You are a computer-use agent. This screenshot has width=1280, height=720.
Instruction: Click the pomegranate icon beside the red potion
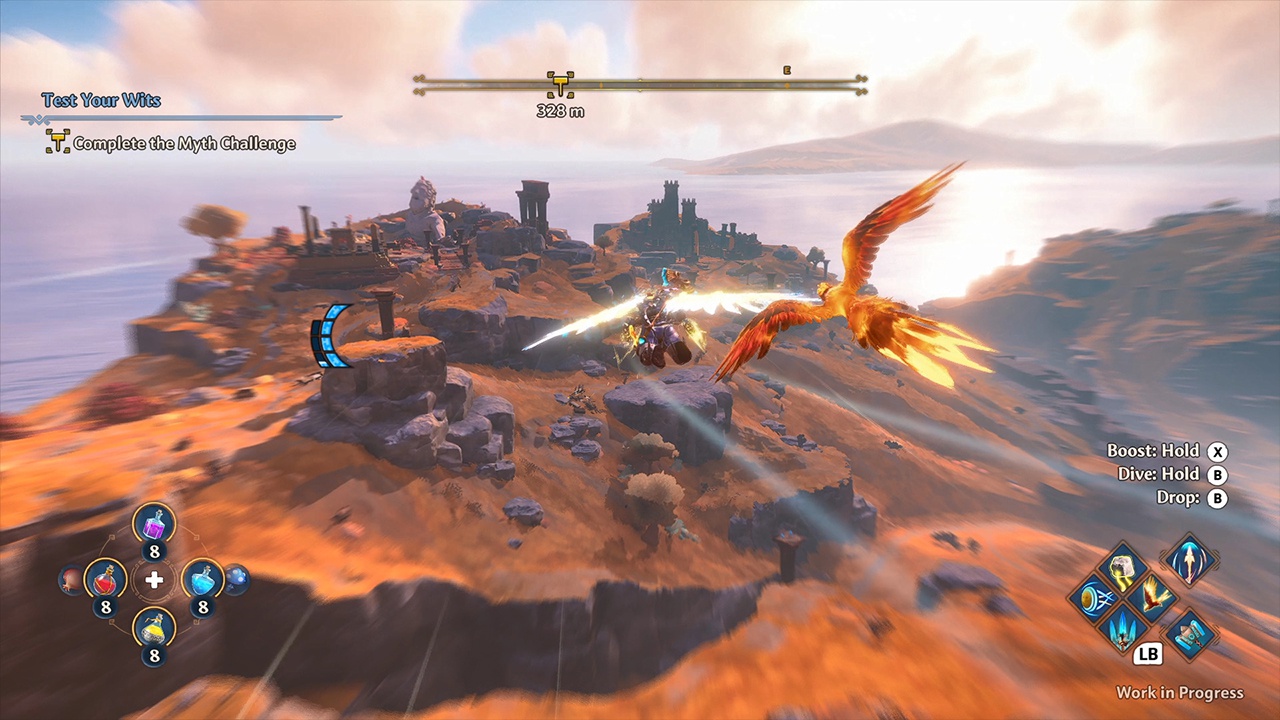[72, 579]
